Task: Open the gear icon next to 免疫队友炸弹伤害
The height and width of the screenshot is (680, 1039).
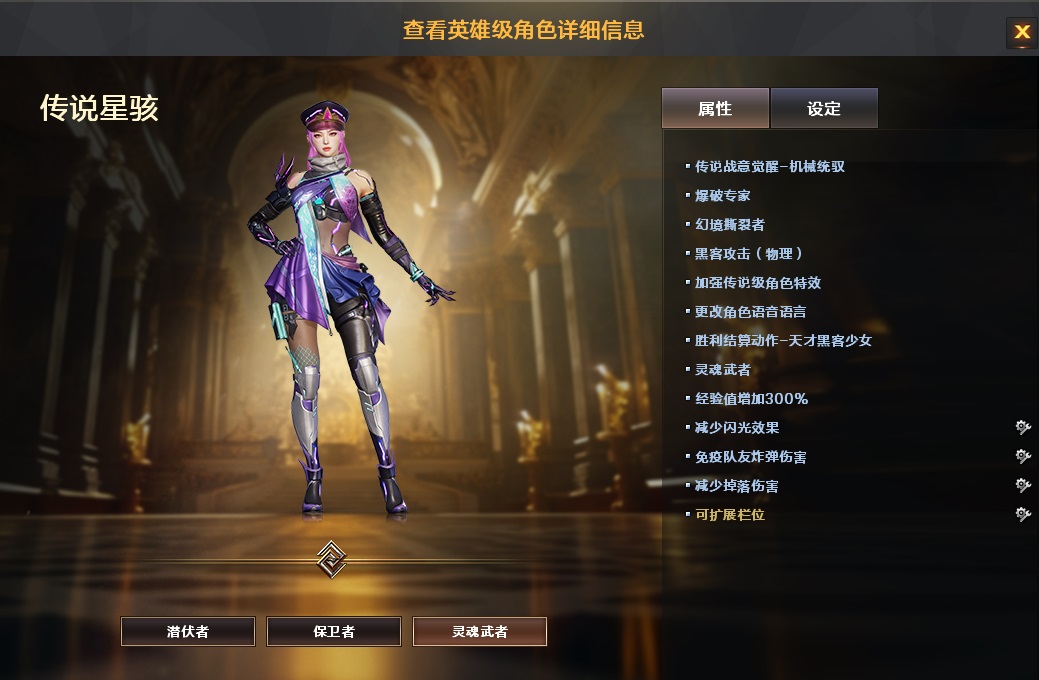Action: [1022, 457]
